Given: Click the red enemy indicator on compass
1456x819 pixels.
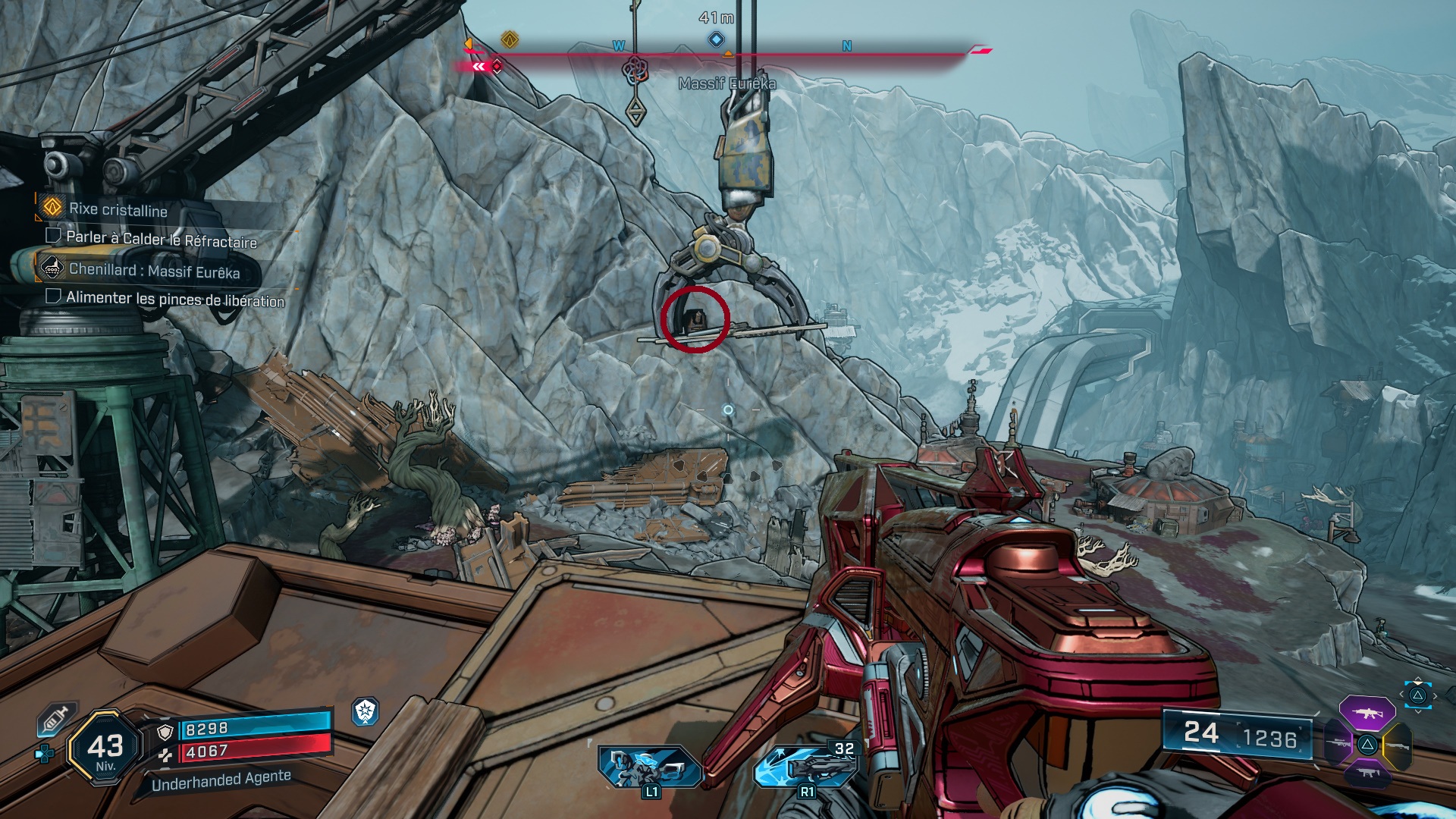Looking at the screenshot, I should [497, 67].
